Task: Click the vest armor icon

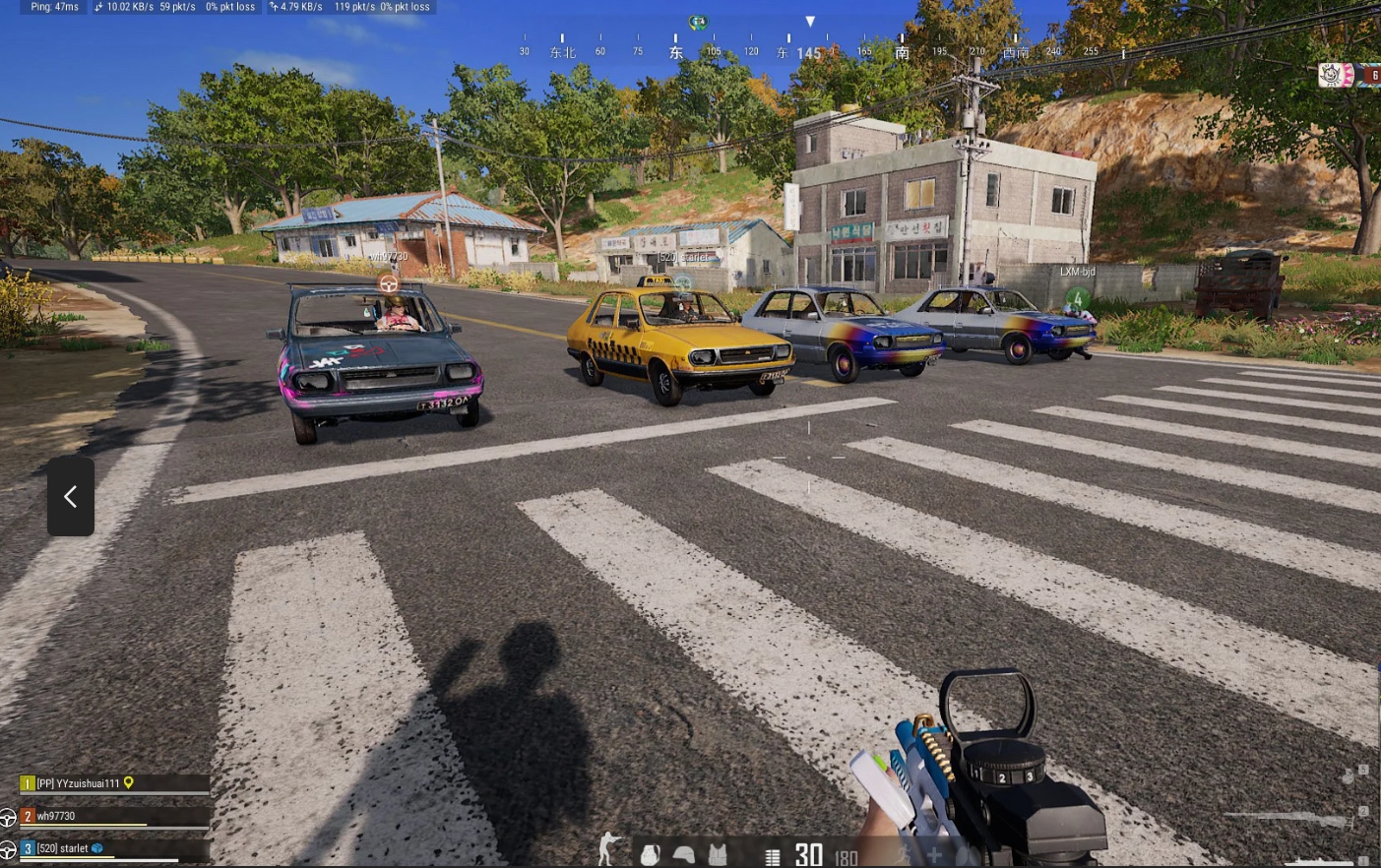Action: [718, 854]
